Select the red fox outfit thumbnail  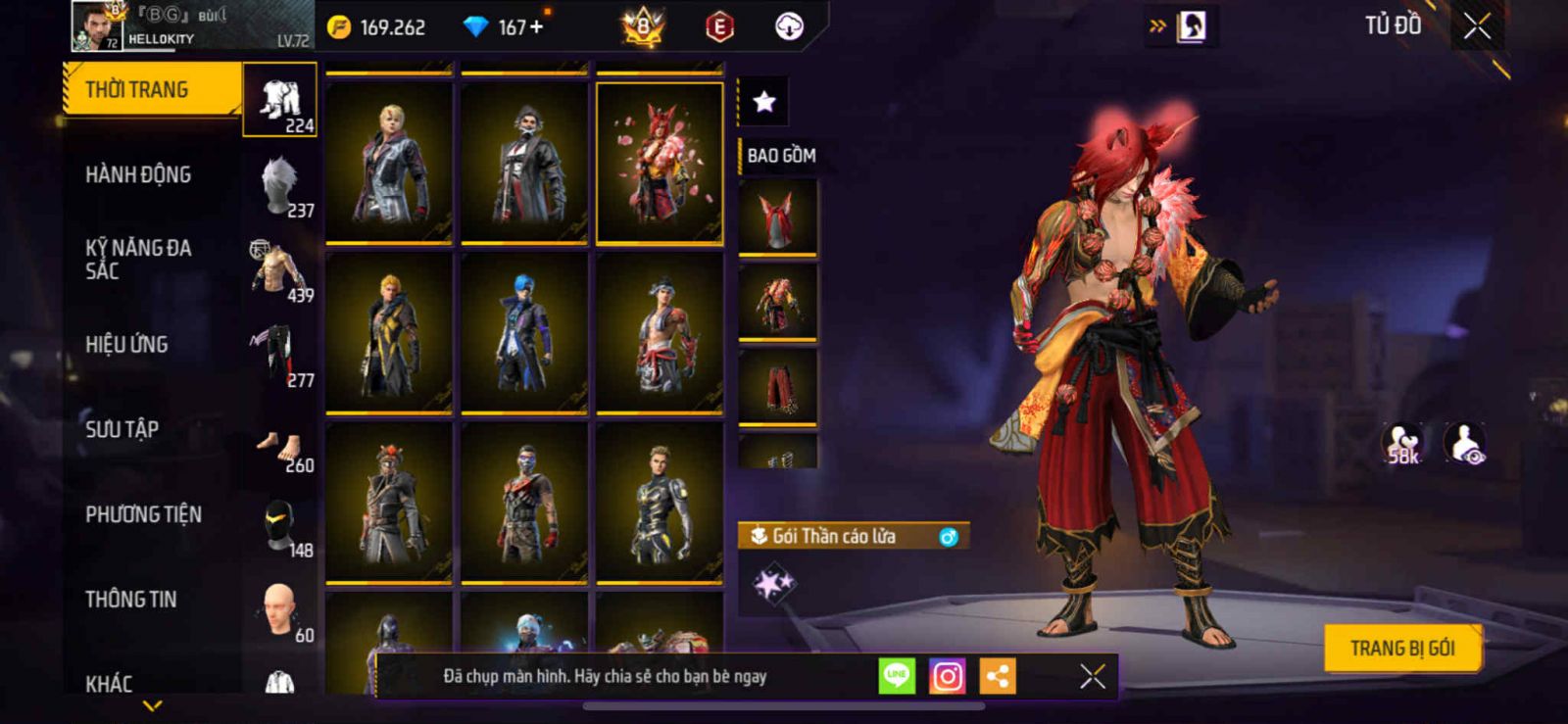[x=660, y=162]
